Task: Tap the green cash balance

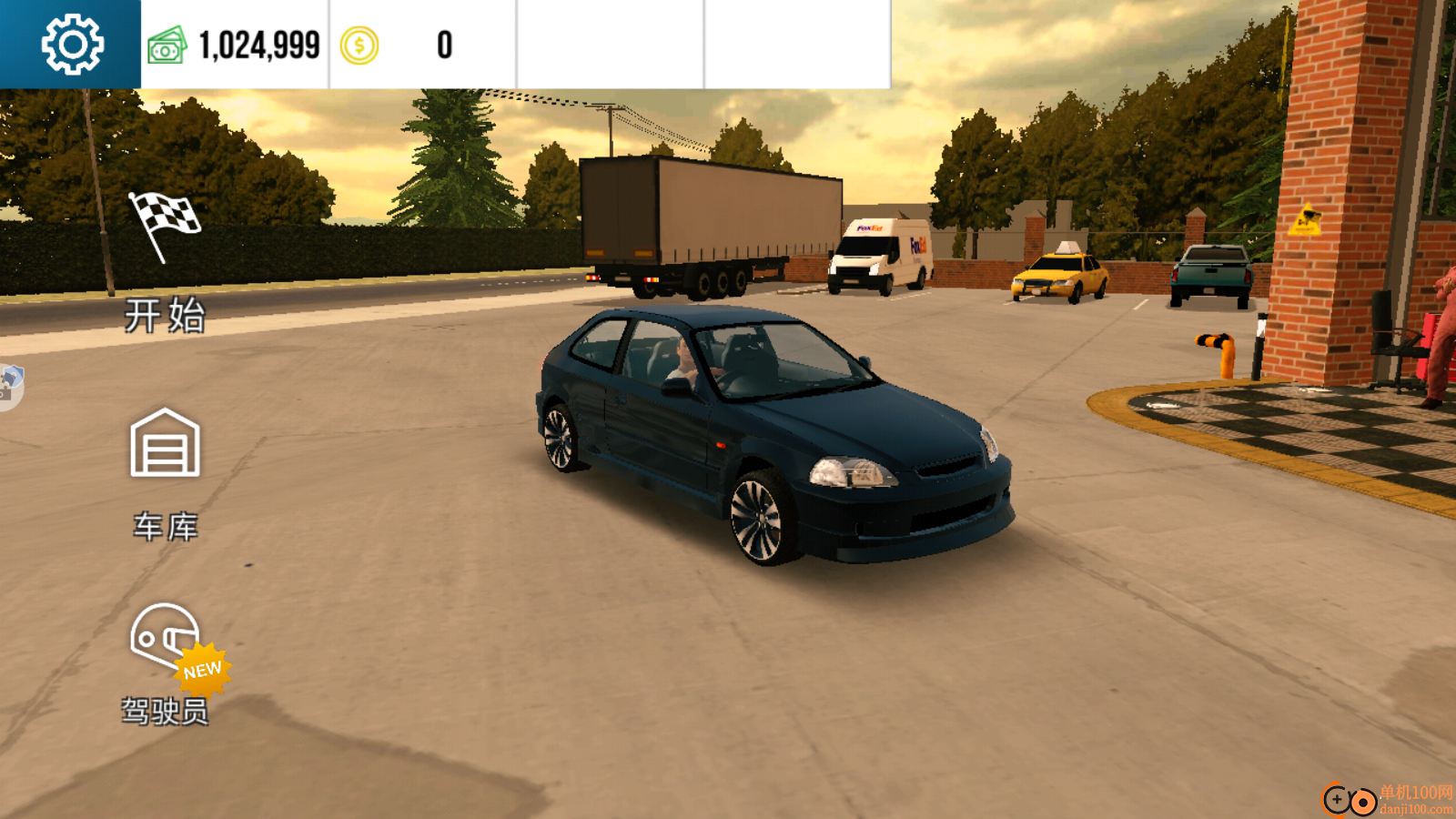Action: (x=235, y=45)
